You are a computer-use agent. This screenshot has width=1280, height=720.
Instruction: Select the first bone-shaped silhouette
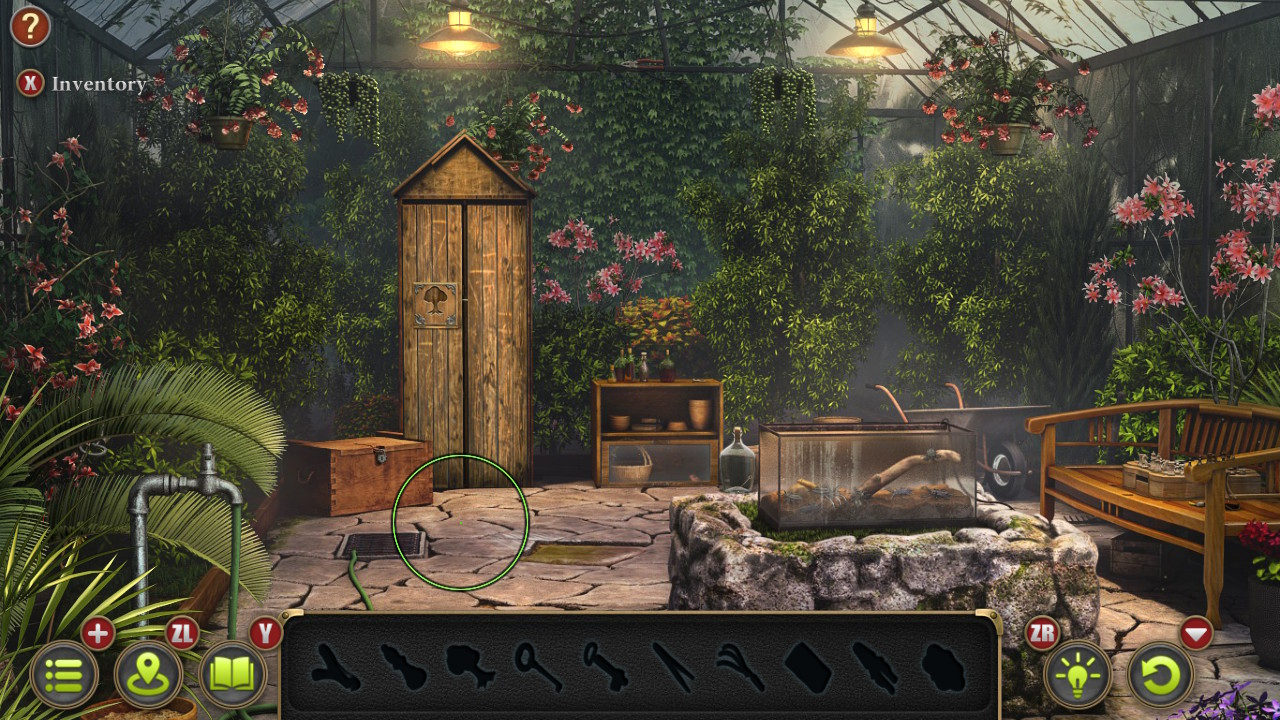point(333,668)
